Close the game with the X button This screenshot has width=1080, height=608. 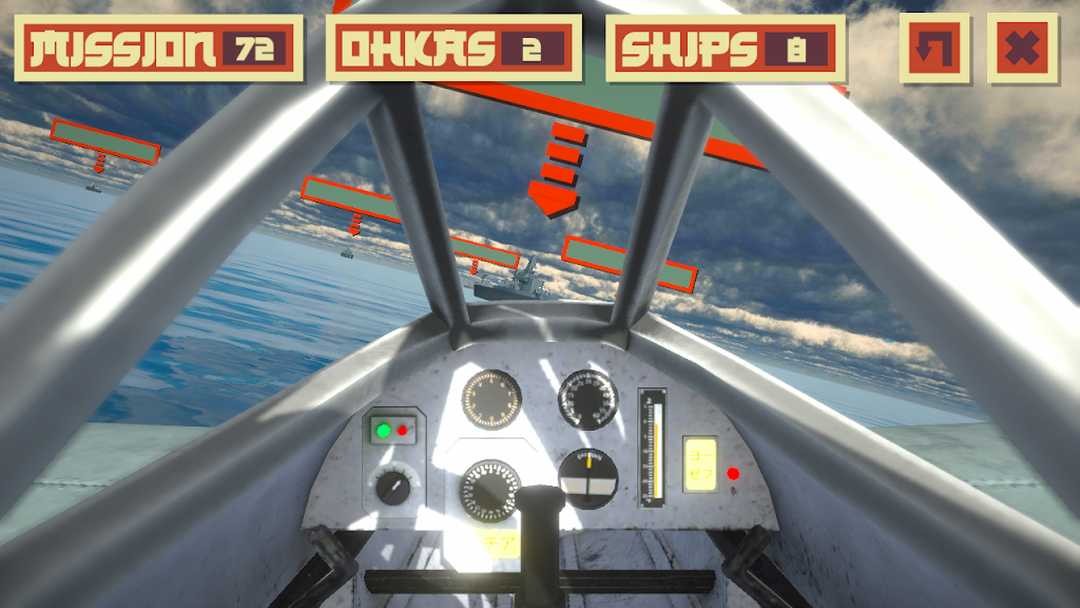pos(1022,48)
